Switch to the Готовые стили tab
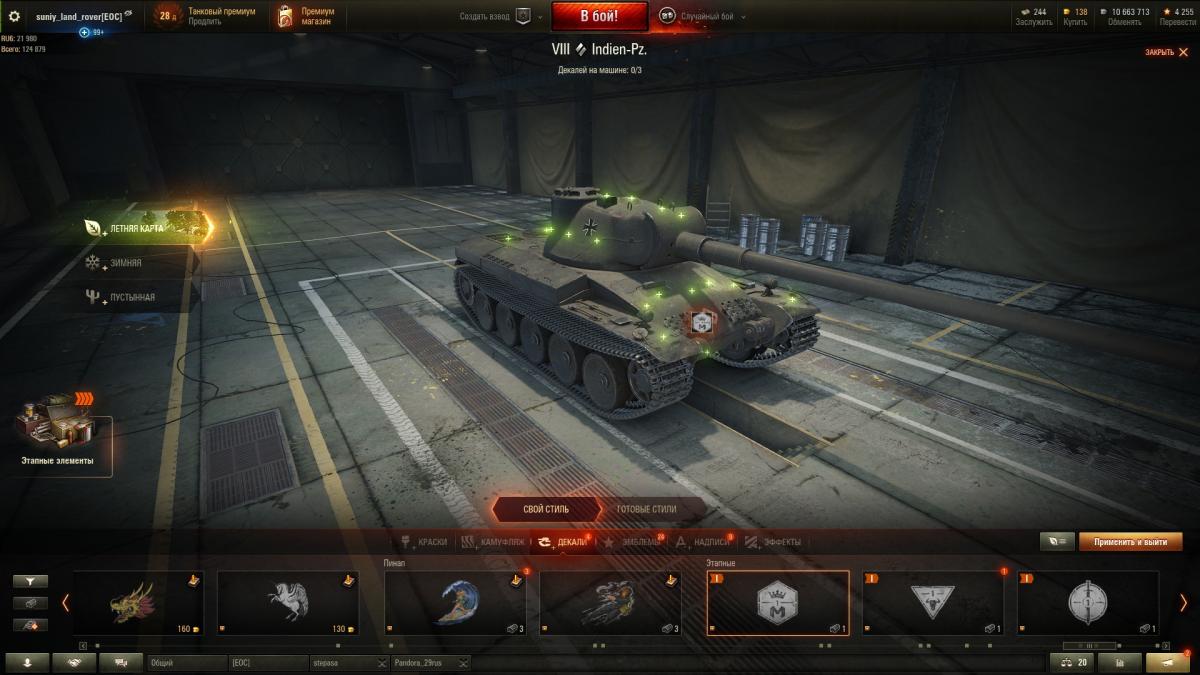Viewport: 1200px width, 675px height. (645, 509)
